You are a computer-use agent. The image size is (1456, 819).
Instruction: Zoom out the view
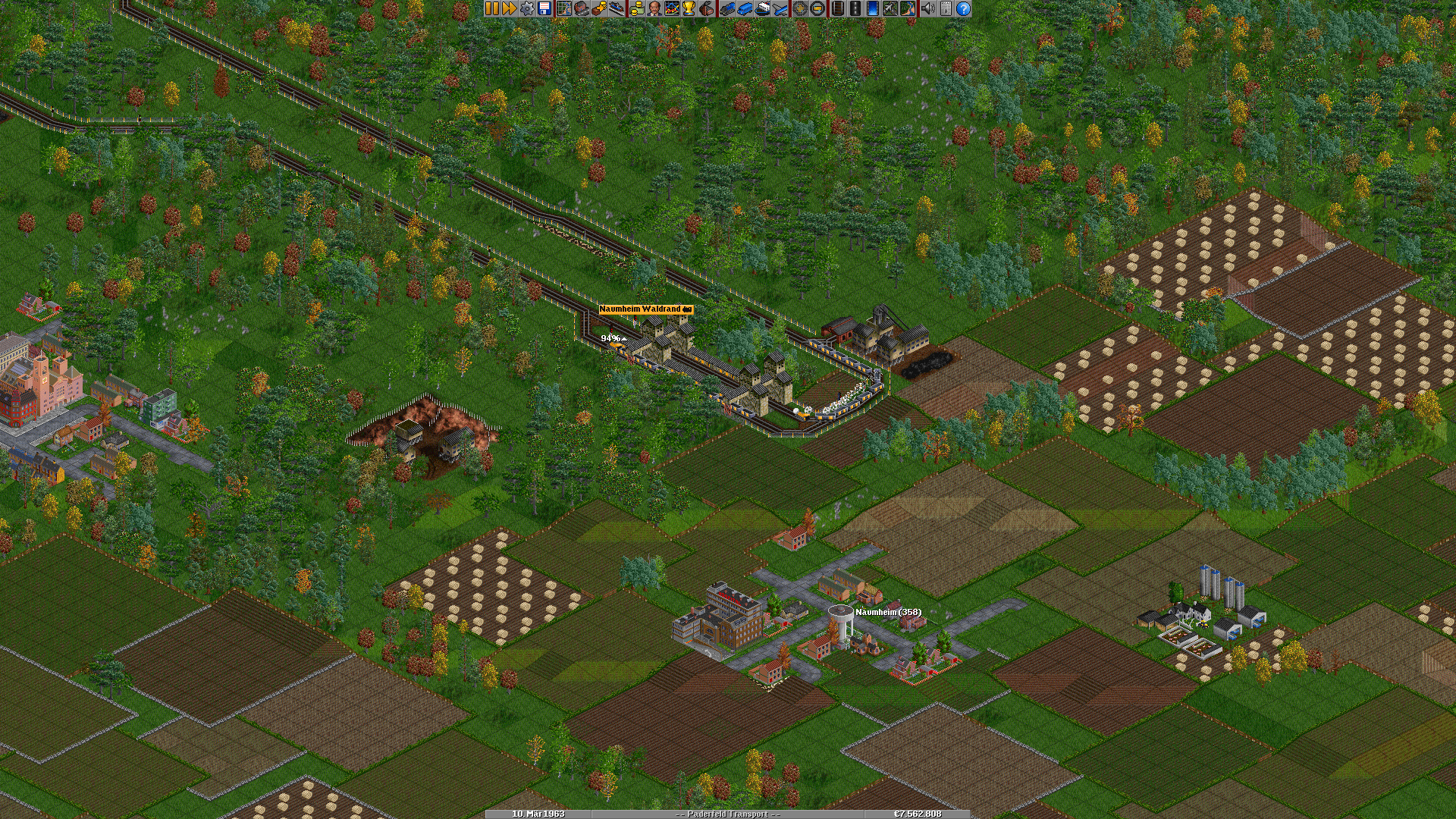(817, 8)
